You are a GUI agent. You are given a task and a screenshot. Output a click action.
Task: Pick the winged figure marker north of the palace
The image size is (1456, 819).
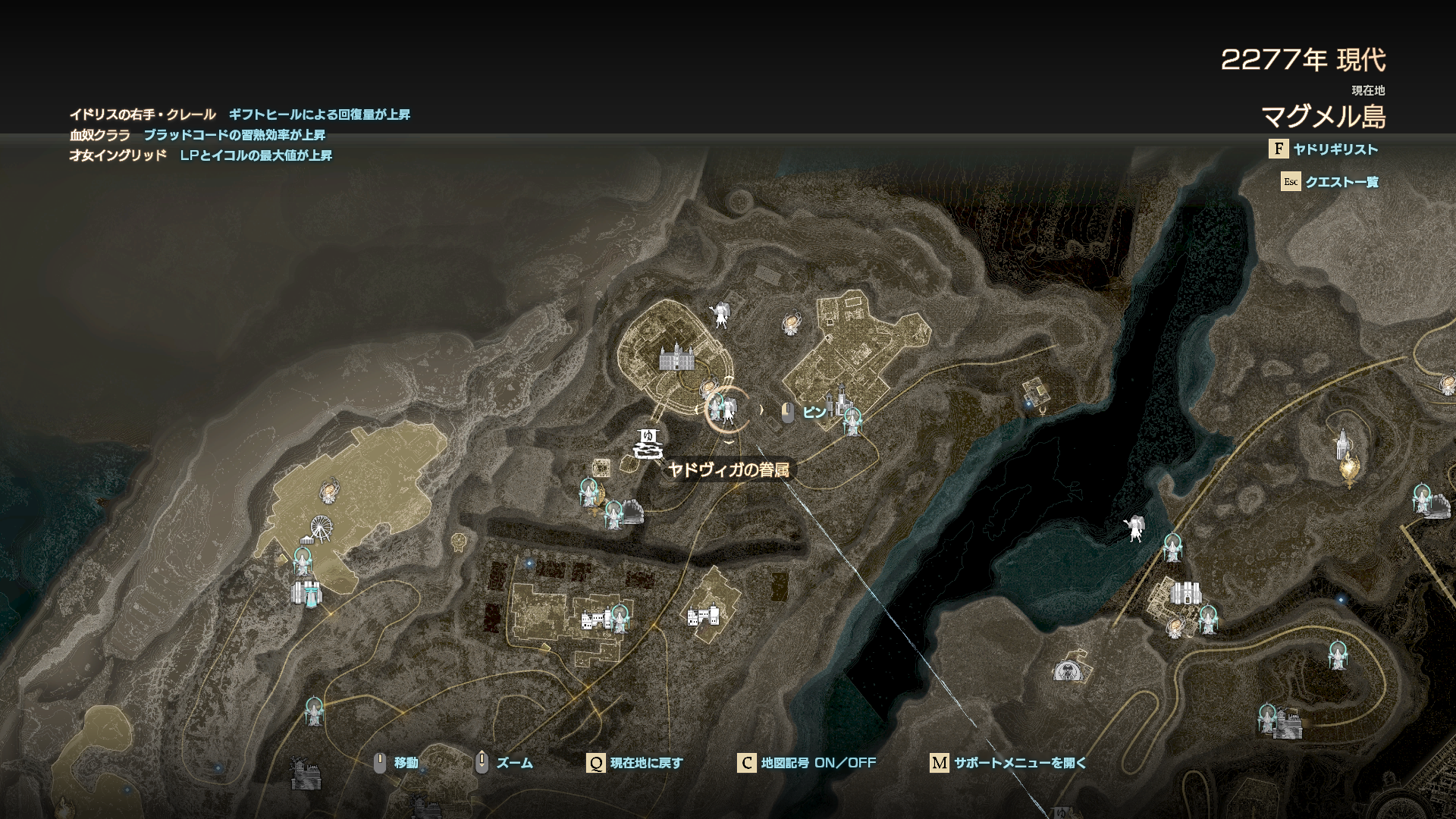tap(719, 314)
